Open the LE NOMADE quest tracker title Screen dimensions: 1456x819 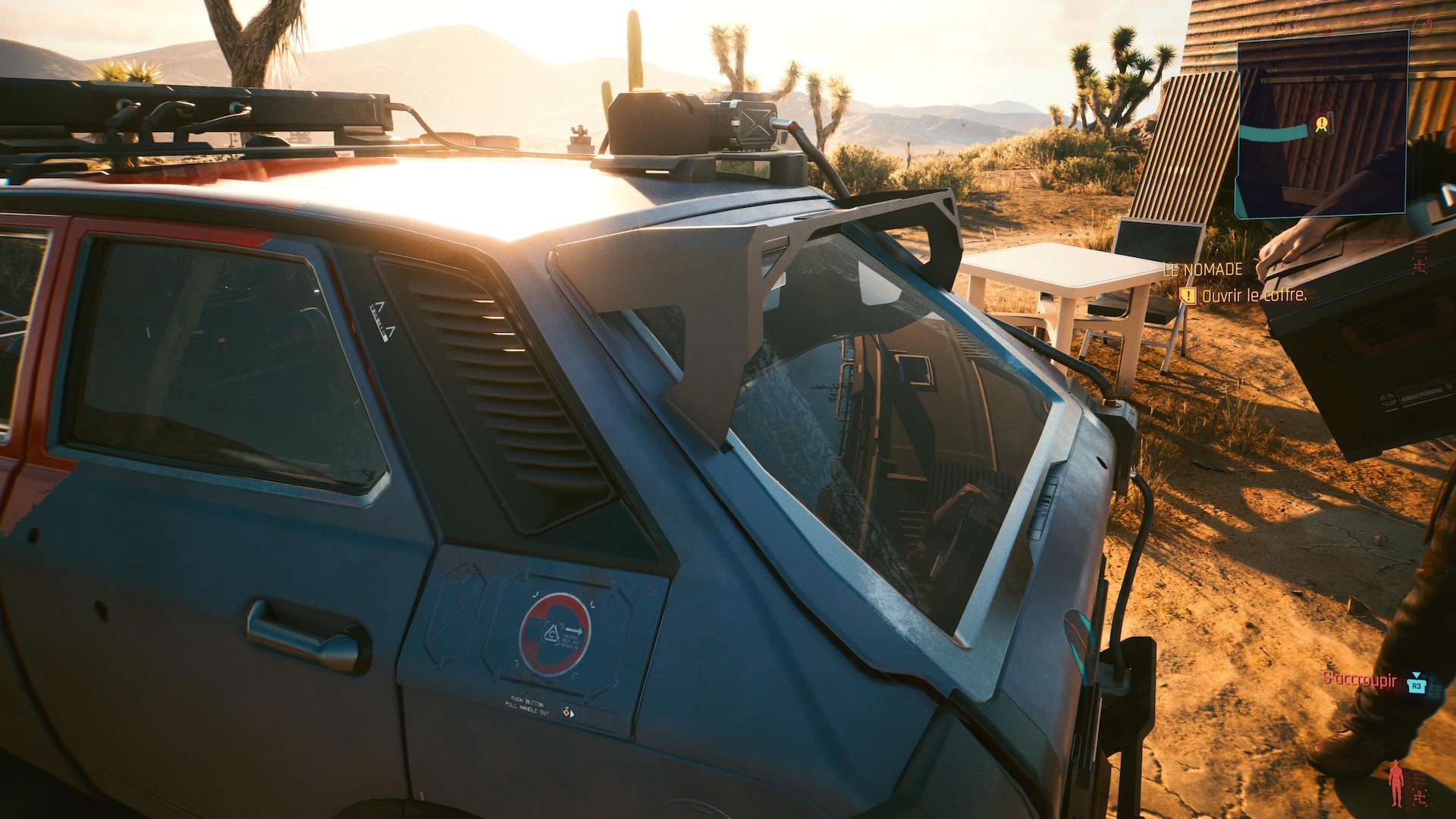pos(1203,269)
